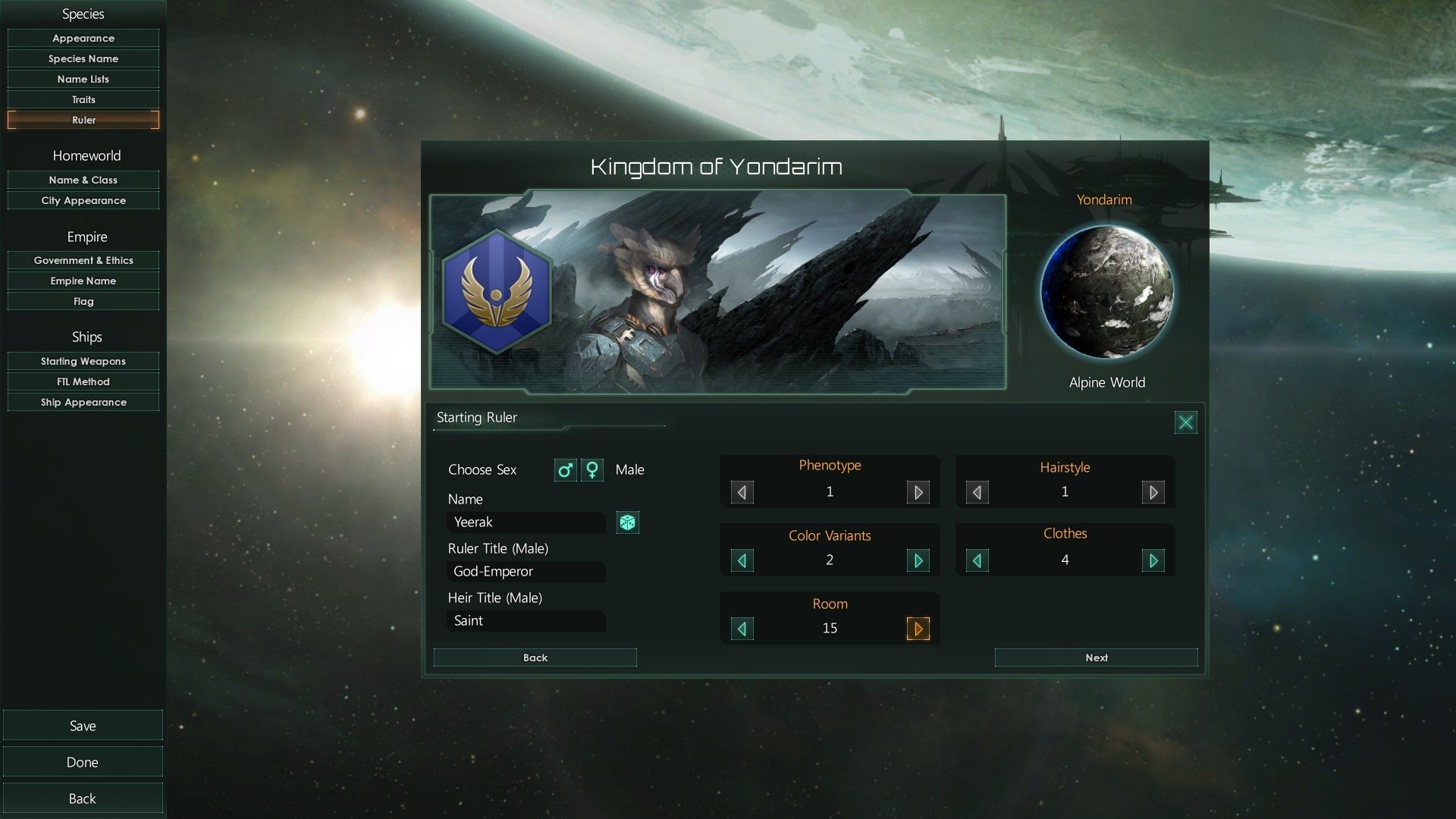
Task: Close the Starting Ruler panel
Action: pos(1185,422)
